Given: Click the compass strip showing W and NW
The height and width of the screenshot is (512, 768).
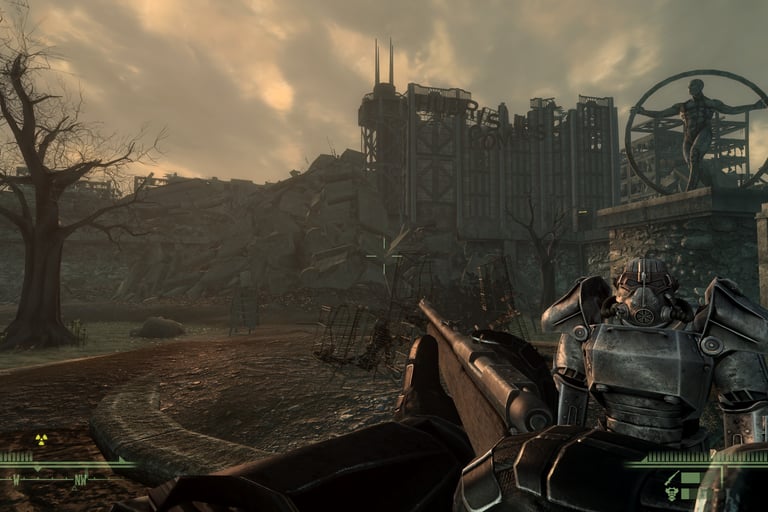Looking at the screenshot, I should (60, 479).
